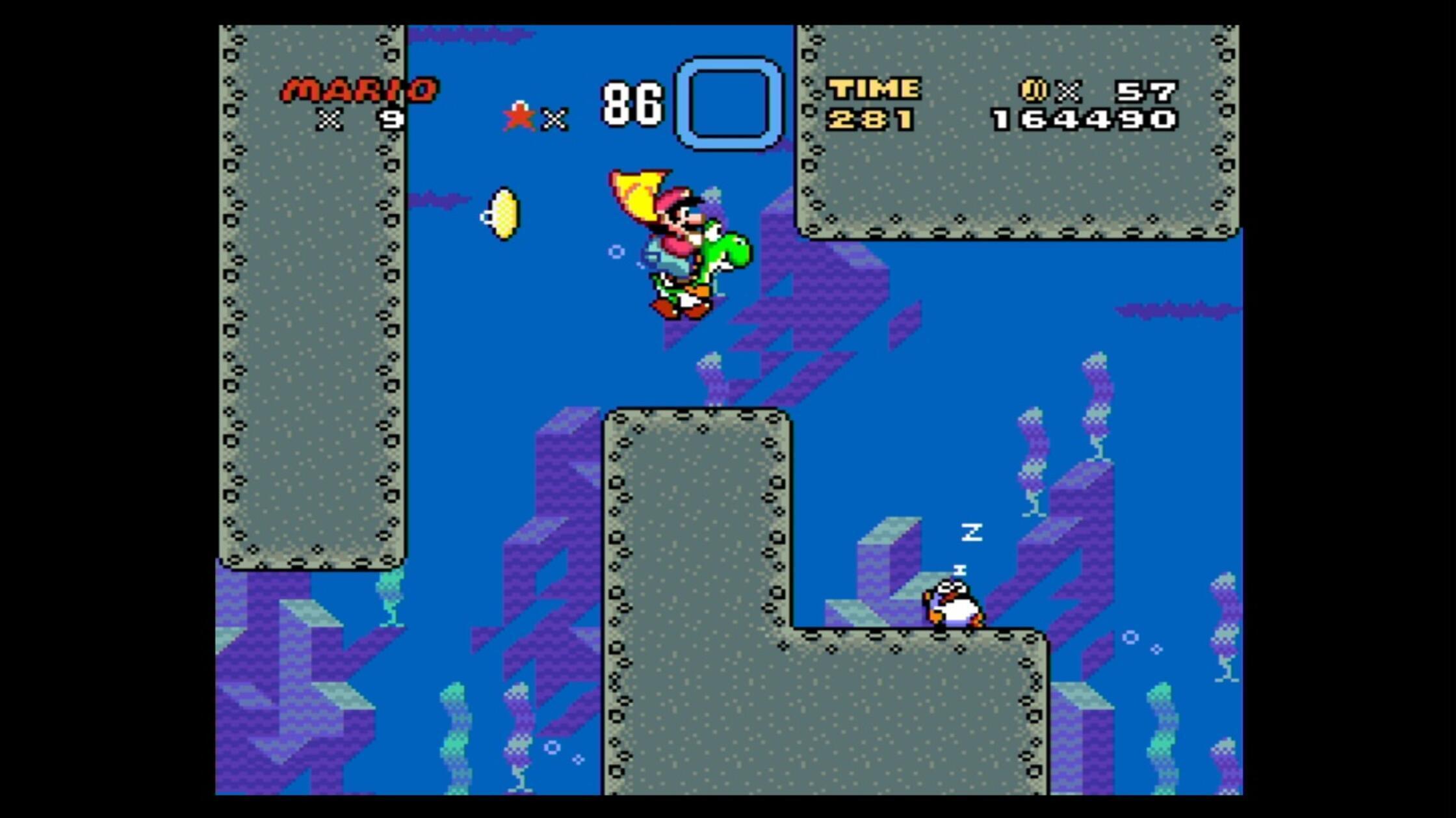Click the MARIO label in the HUD
Viewport: 1456px width, 818px height.
(x=359, y=89)
